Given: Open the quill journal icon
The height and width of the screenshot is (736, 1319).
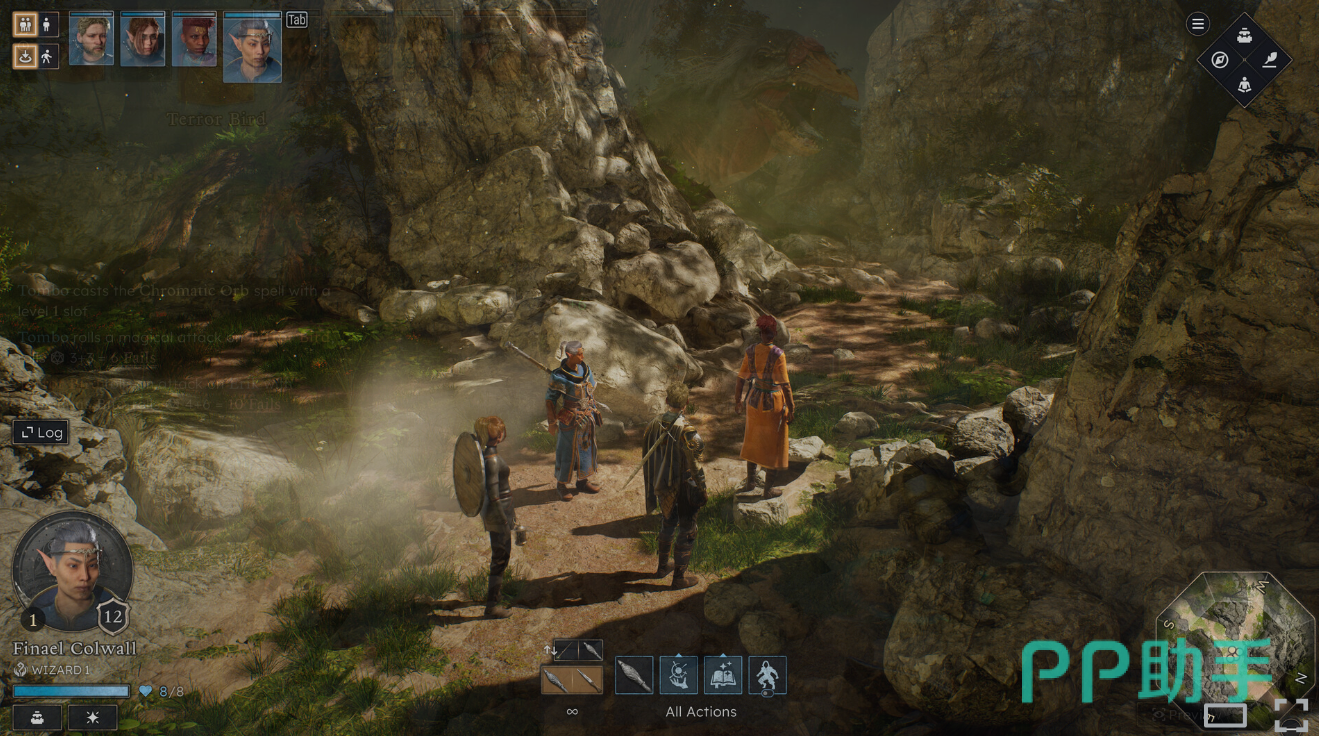Looking at the screenshot, I should click(x=1269, y=59).
